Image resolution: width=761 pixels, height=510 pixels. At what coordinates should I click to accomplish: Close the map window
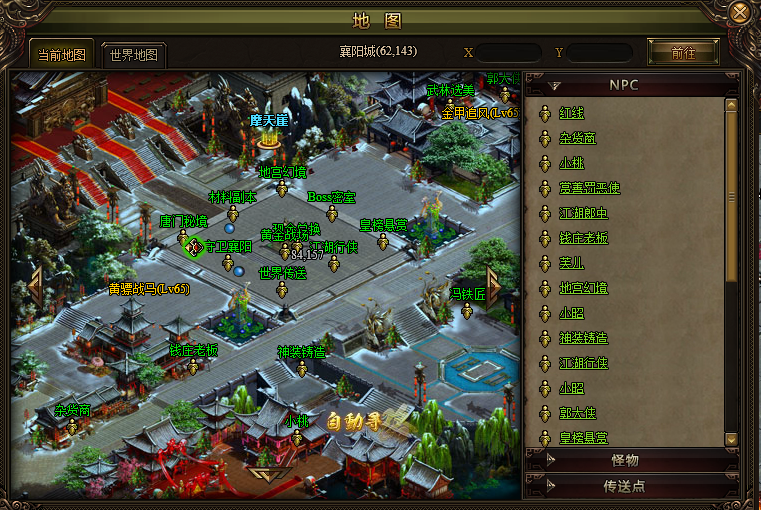pos(740,13)
